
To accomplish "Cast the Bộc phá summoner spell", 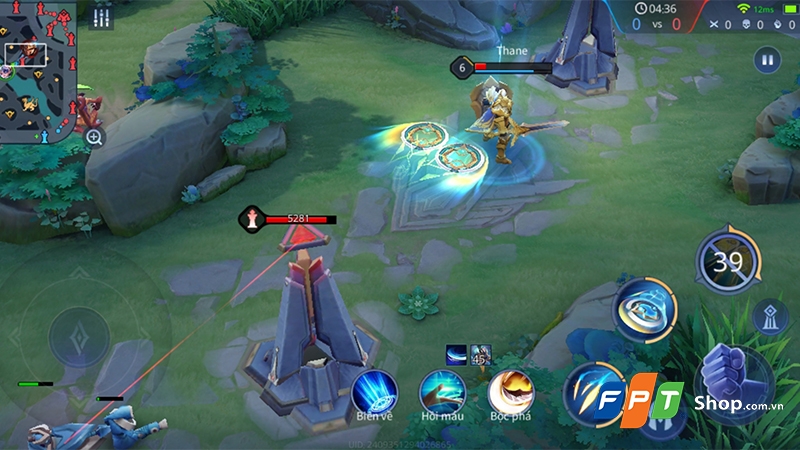I will [x=508, y=390].
